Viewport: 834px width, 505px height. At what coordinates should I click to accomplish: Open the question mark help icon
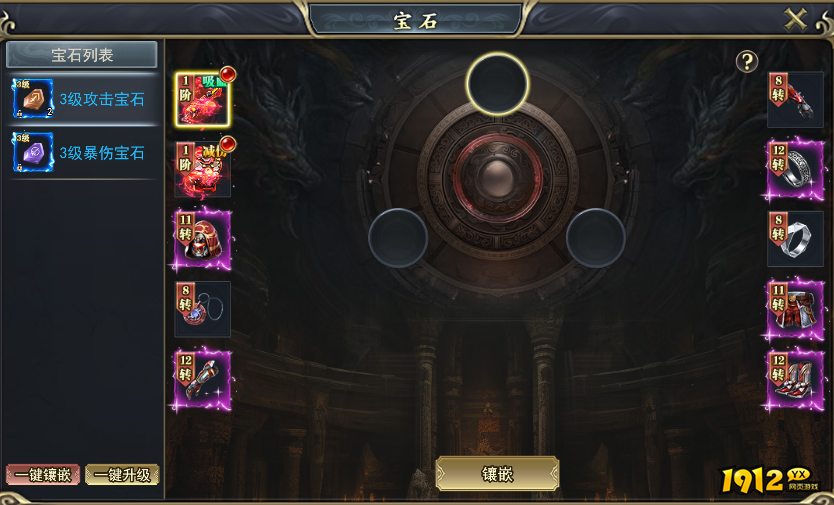point(747,61)
